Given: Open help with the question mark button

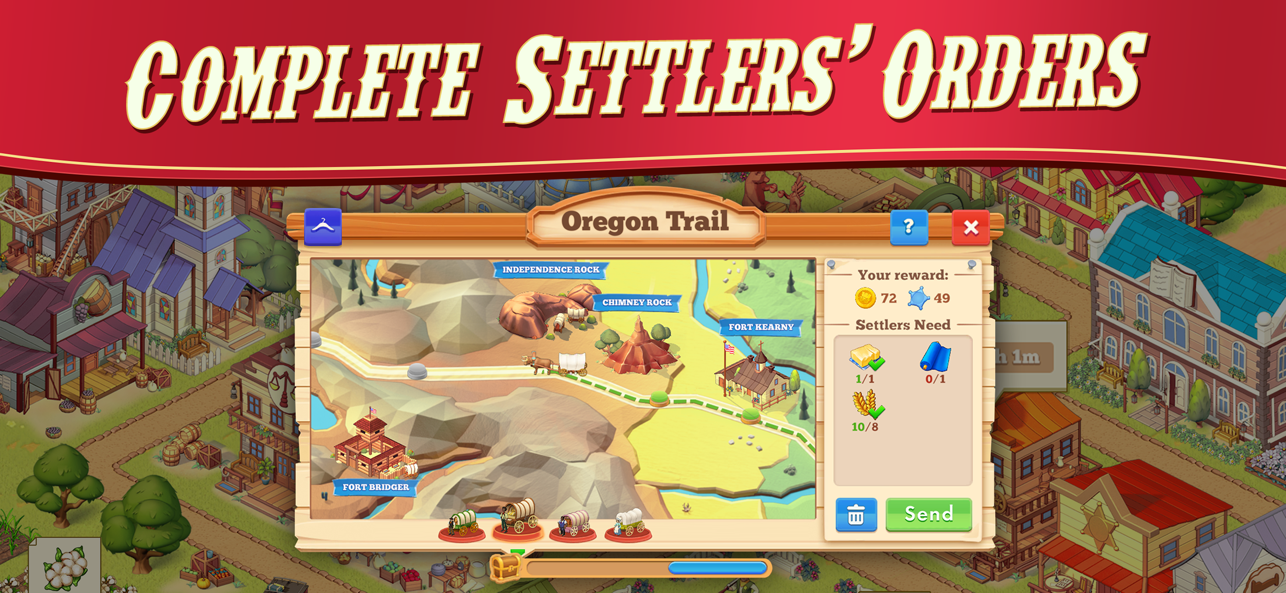Looking at the screenshot, I should 908,228.
